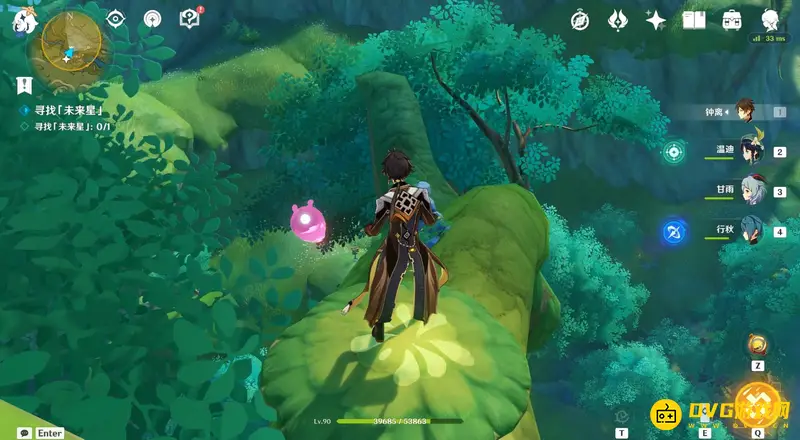Open the quest menu bookmark icon
The width and height of the screenshot is (800, 440).
coord(25,84)
